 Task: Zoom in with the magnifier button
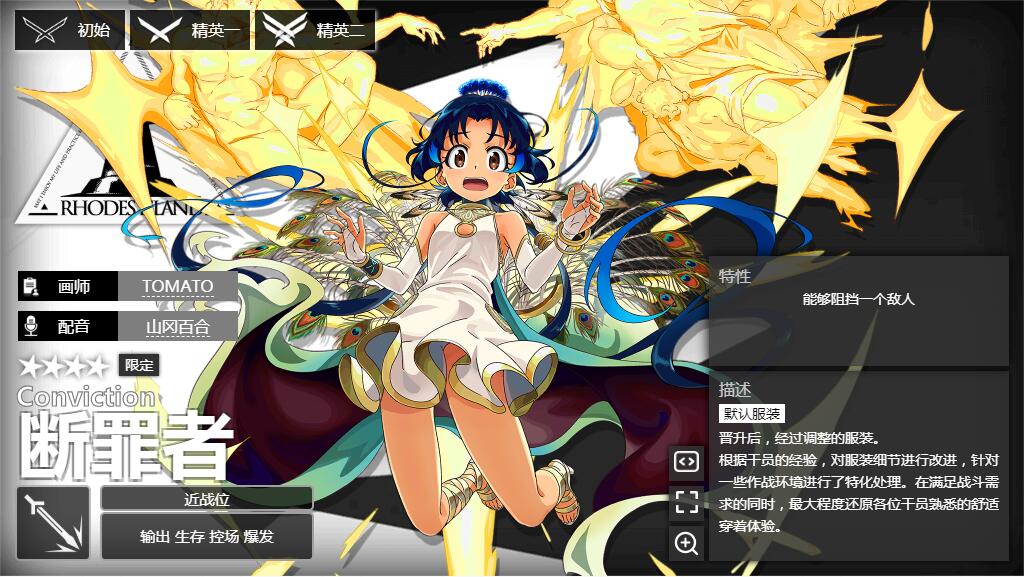[686, 543]
